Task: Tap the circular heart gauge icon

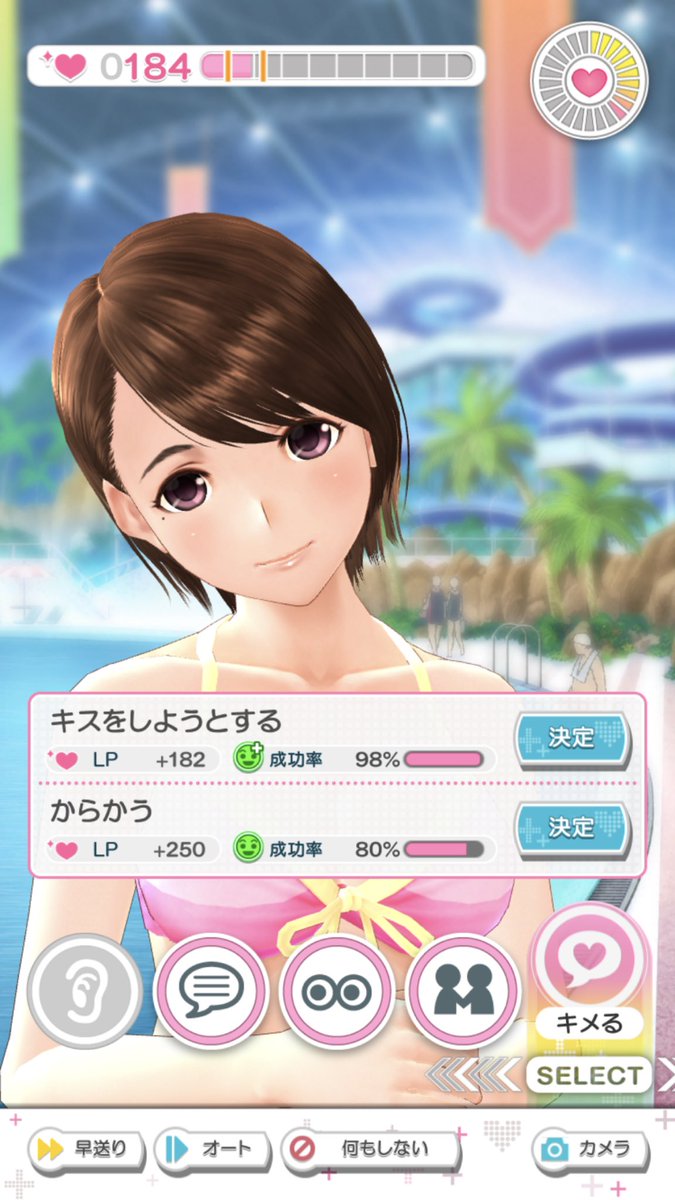Action: click(x=589, y=83)
